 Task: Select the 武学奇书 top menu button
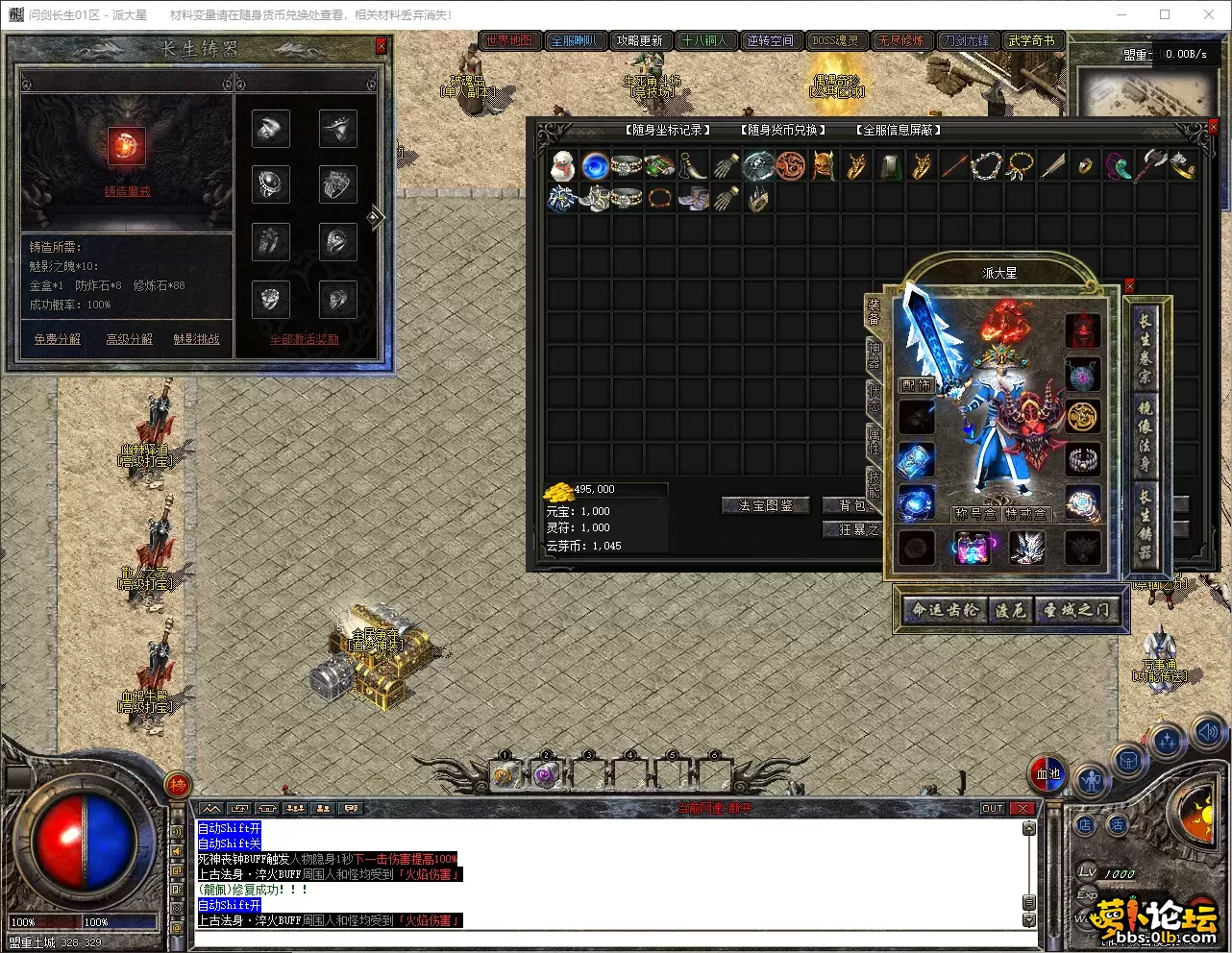(1031, 40)
